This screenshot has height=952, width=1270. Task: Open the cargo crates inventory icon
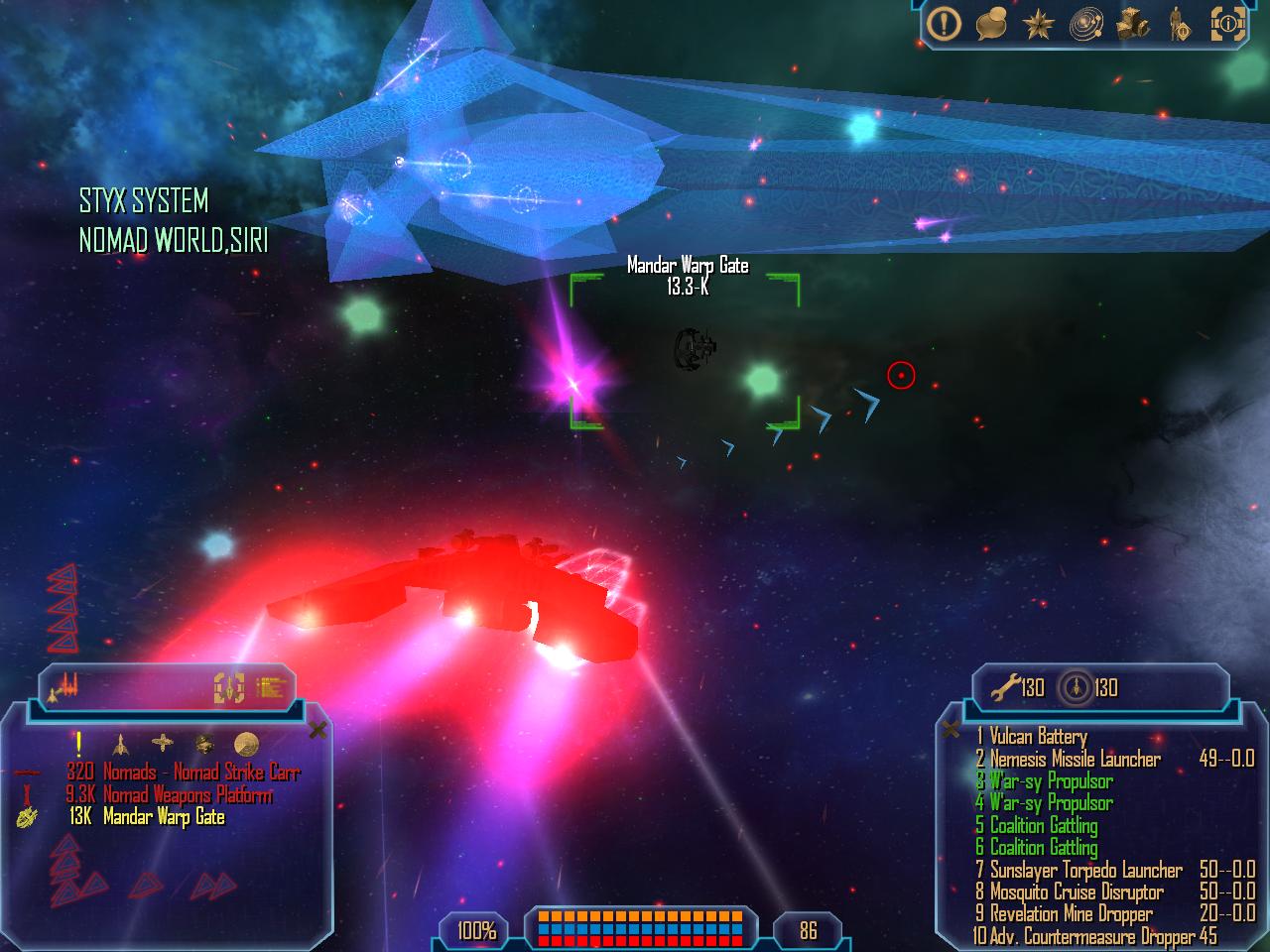click(x=1132, y=25)
